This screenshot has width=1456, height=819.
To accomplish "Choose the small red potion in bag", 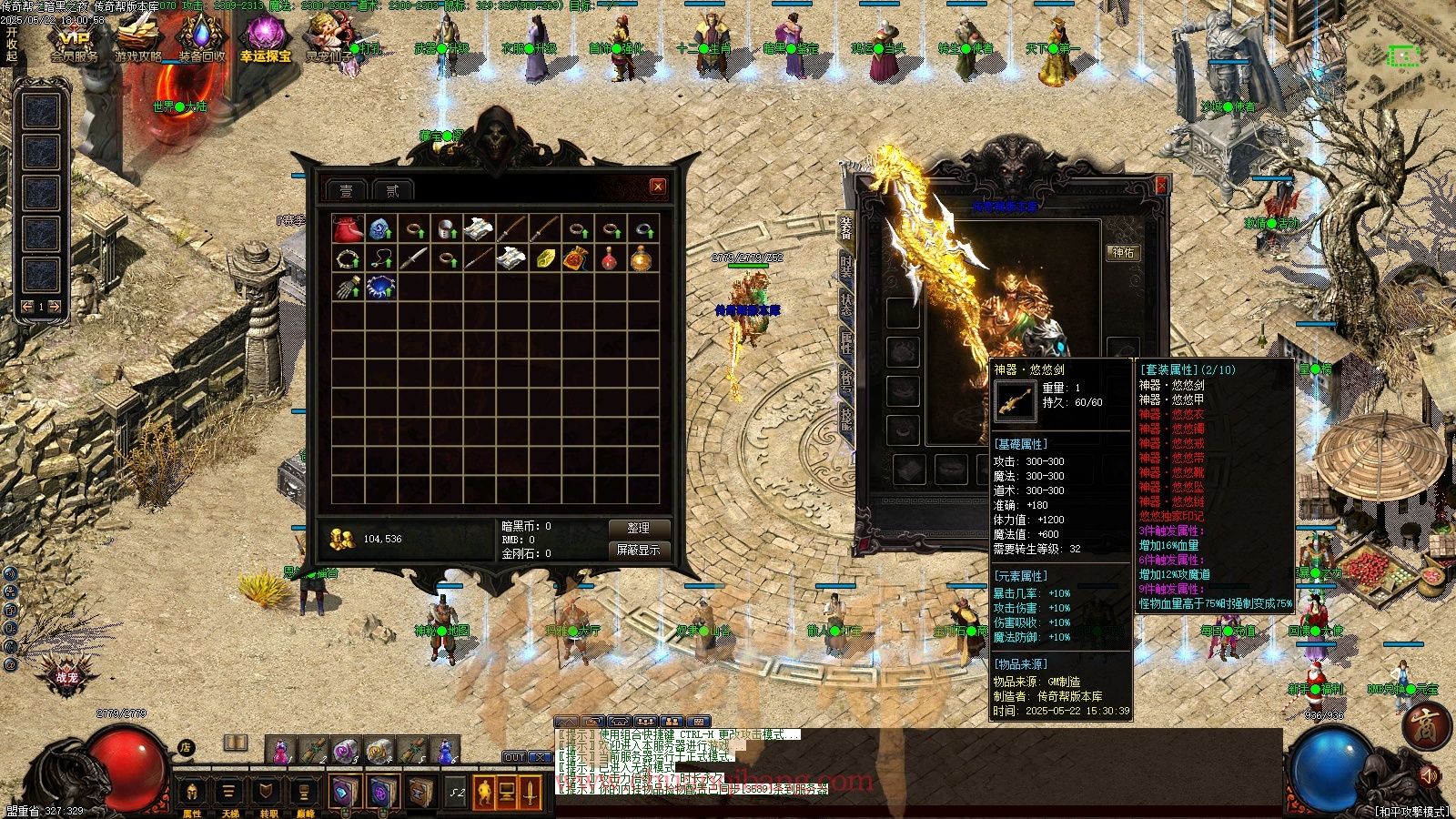I will coord(609,258).
